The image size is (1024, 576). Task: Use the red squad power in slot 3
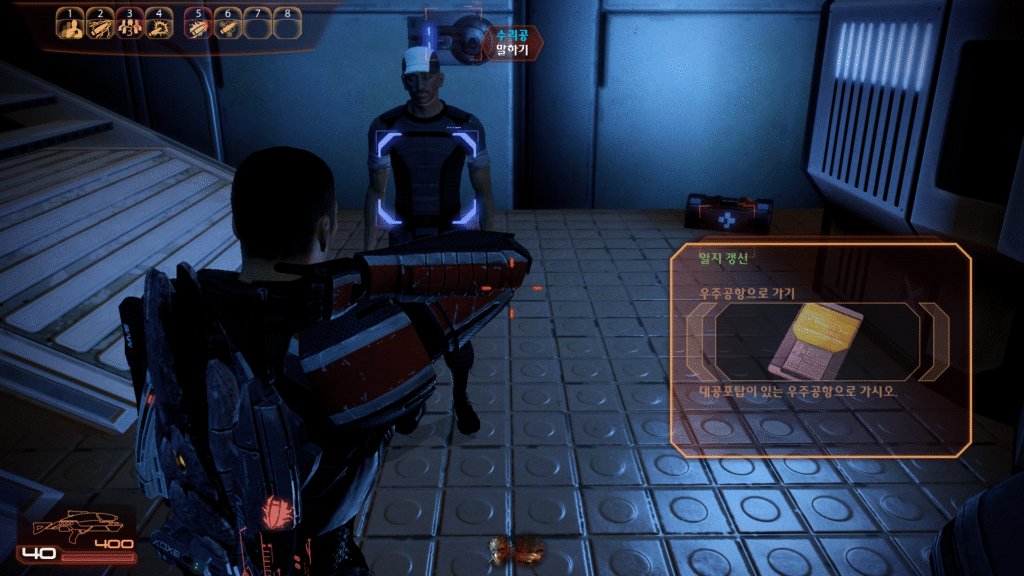click(x=128, y=27)
